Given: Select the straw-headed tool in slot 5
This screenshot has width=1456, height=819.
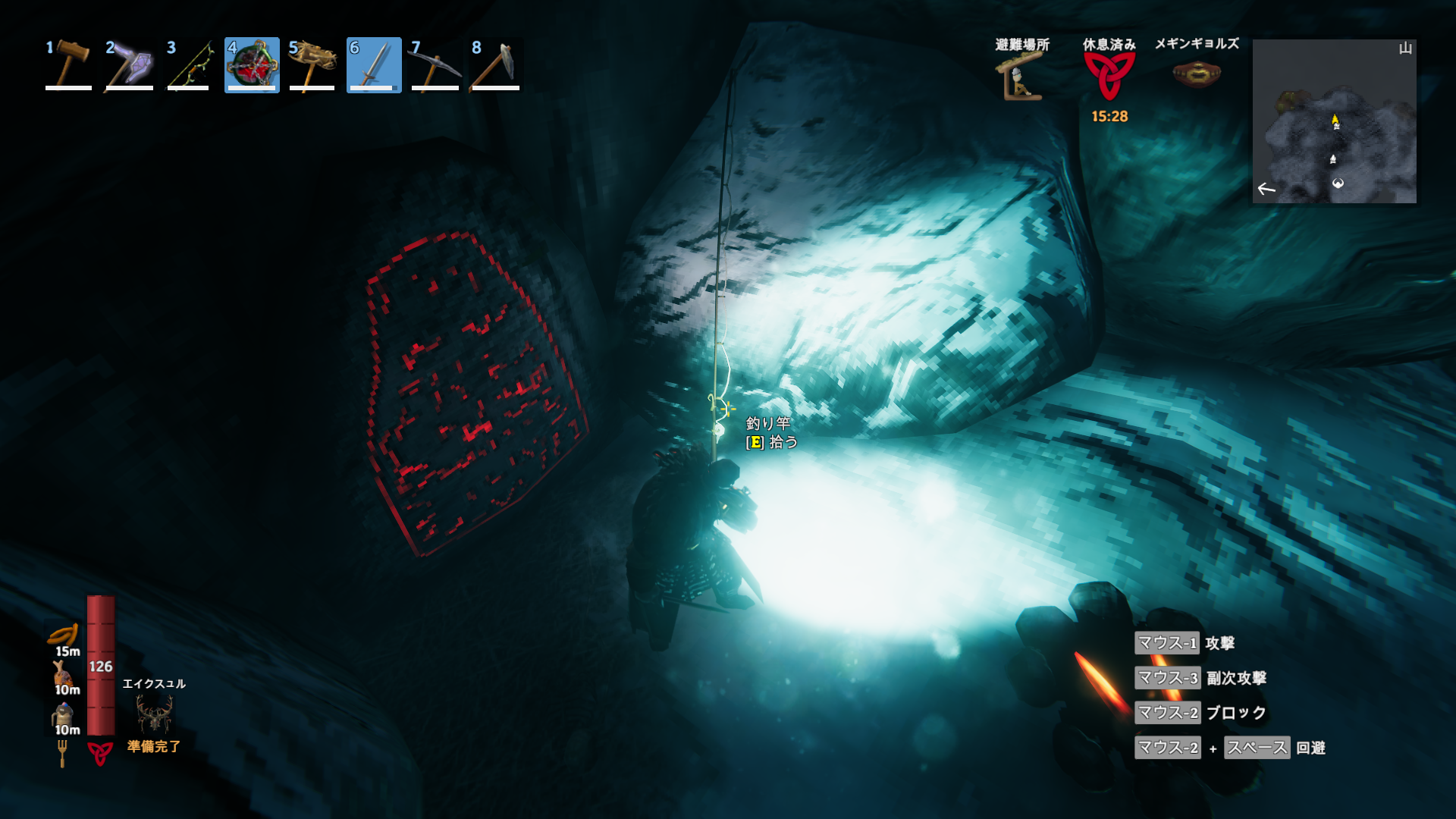Looking at the screenshot, I should 312,65.
